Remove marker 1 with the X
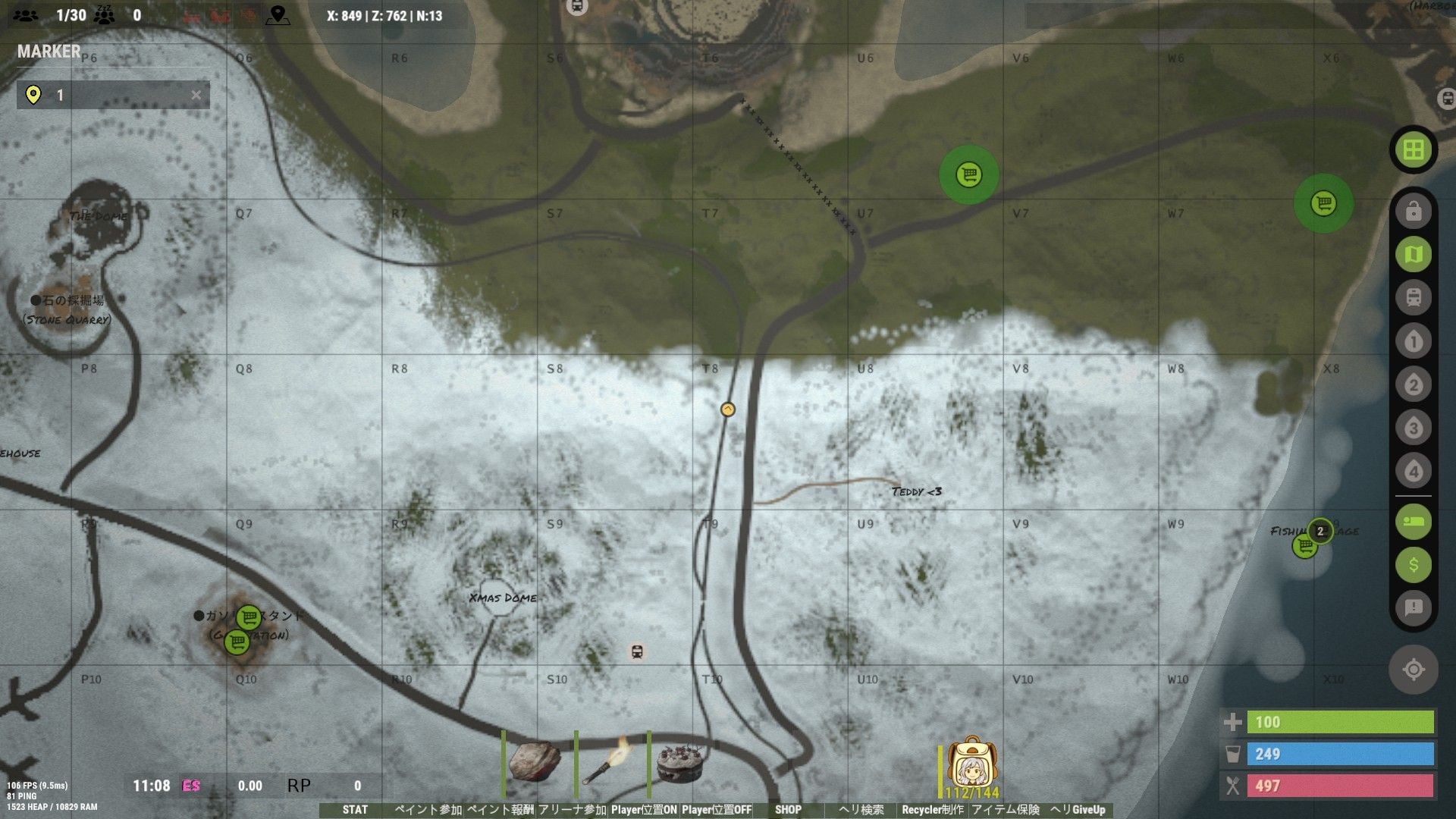 click(x=196, y=95)
